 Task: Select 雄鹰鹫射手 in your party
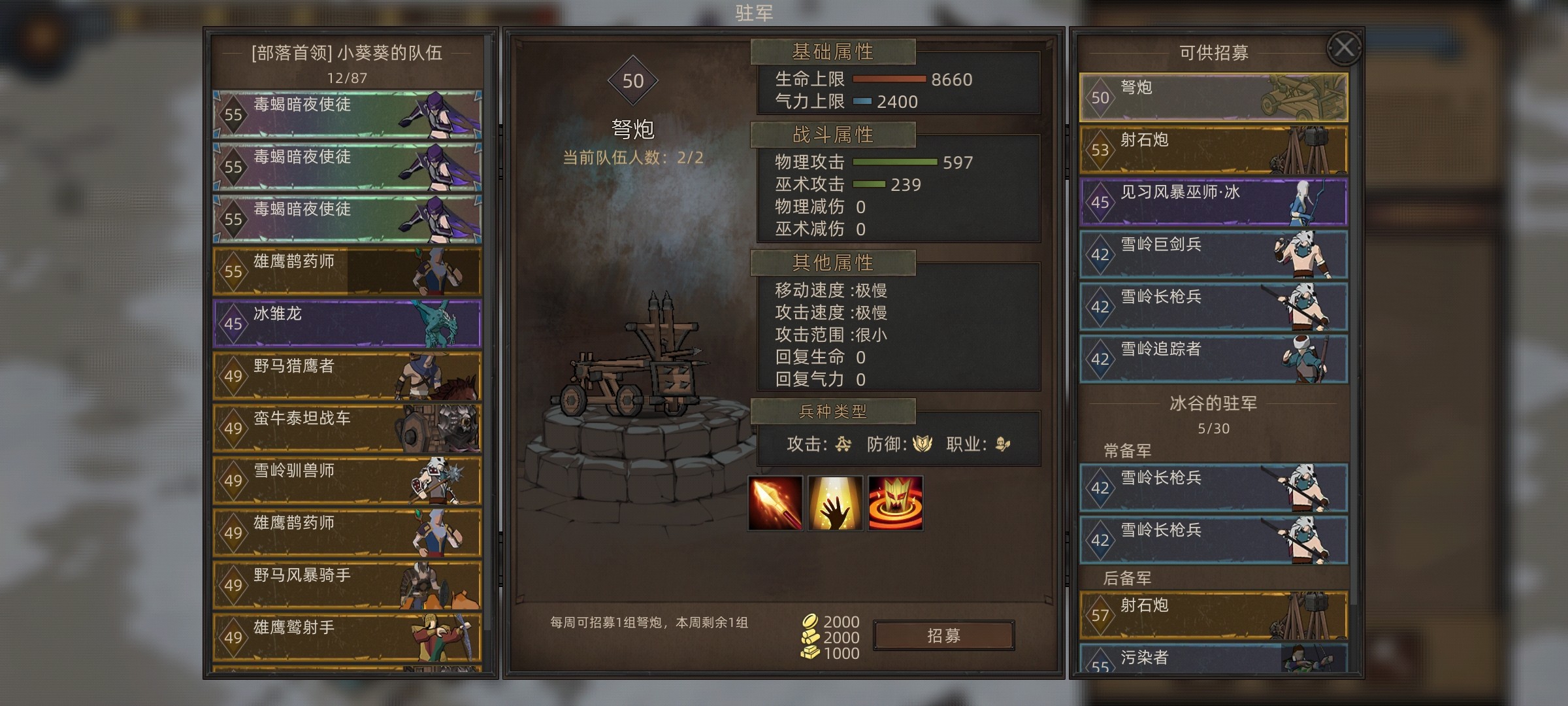[x=347, y=637]
